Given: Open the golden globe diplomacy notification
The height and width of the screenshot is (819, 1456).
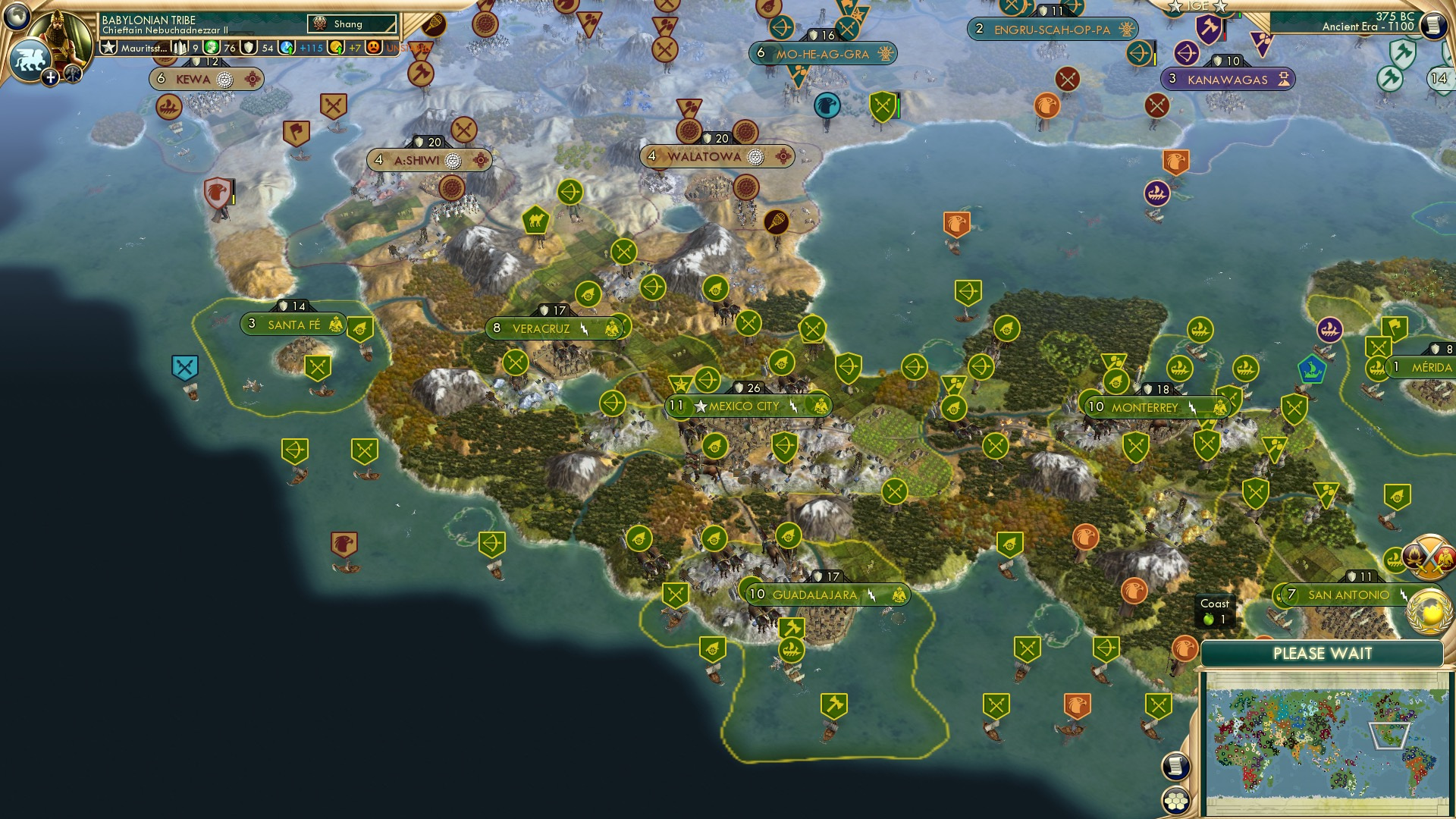Looking at the screenshot, I should [1428, 611].
